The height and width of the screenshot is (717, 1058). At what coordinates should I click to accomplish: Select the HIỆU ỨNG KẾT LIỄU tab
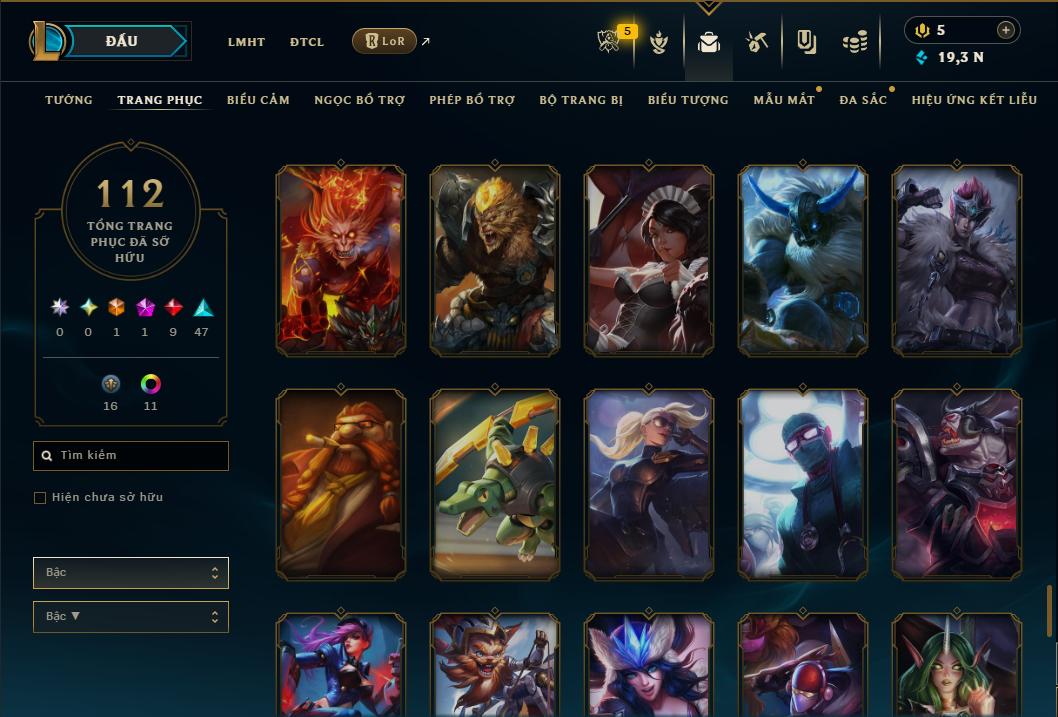974,100
